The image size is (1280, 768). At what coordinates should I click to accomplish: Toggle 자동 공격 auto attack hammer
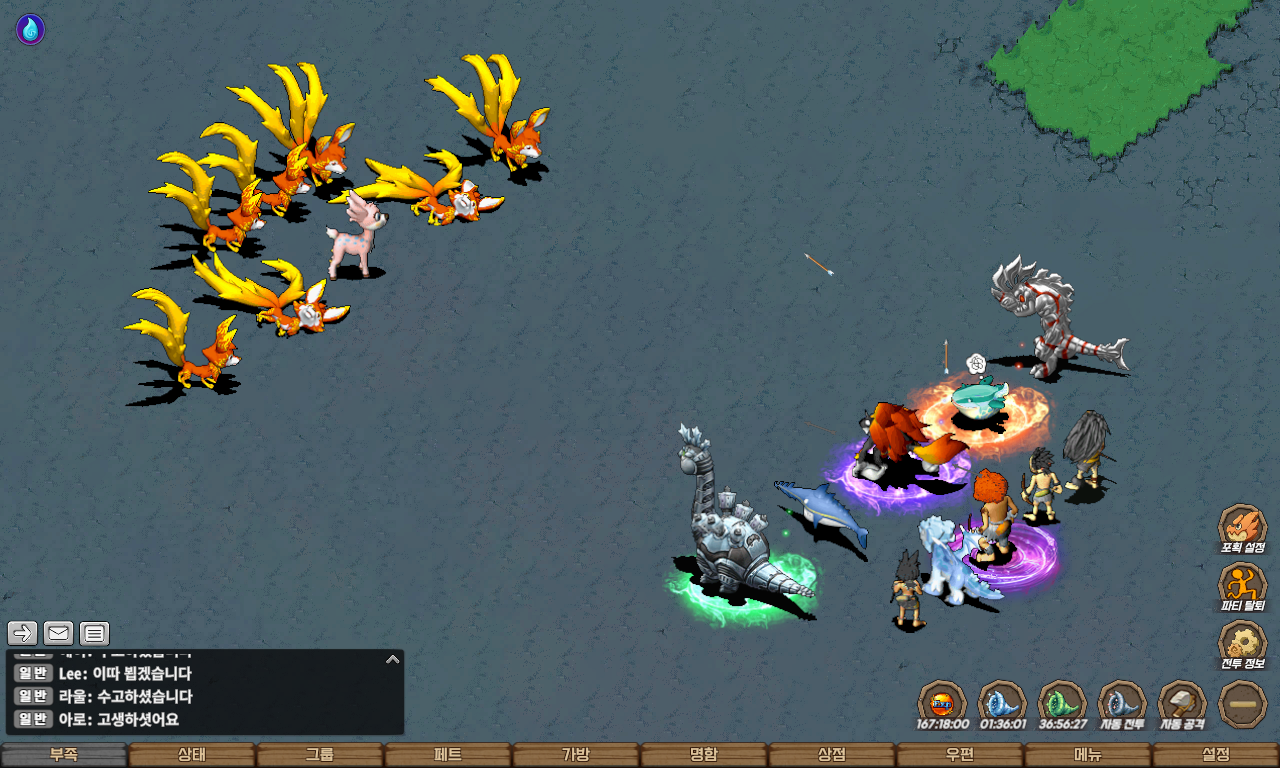pos(1182,702)
